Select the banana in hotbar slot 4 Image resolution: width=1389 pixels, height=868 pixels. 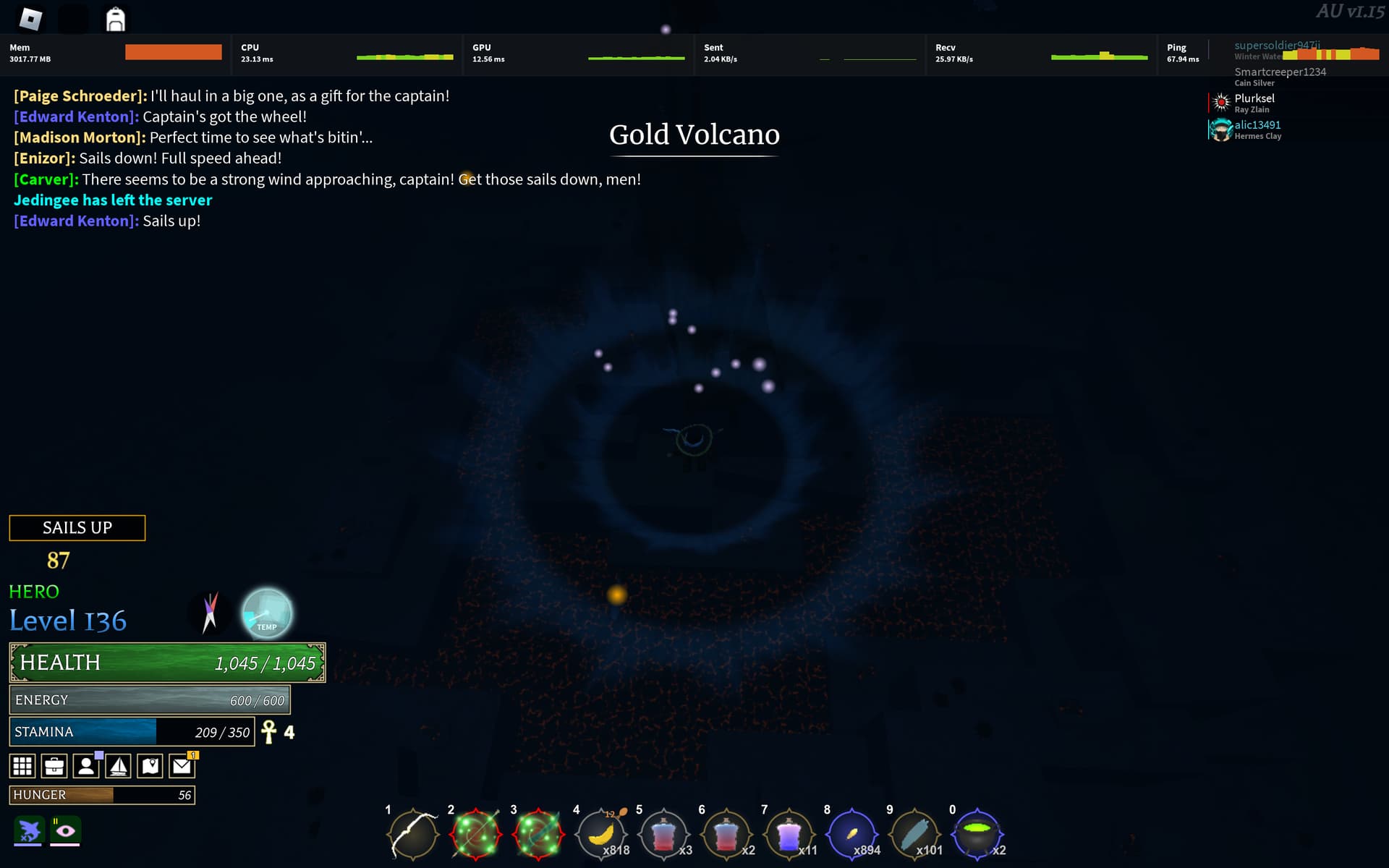[602, 833]
